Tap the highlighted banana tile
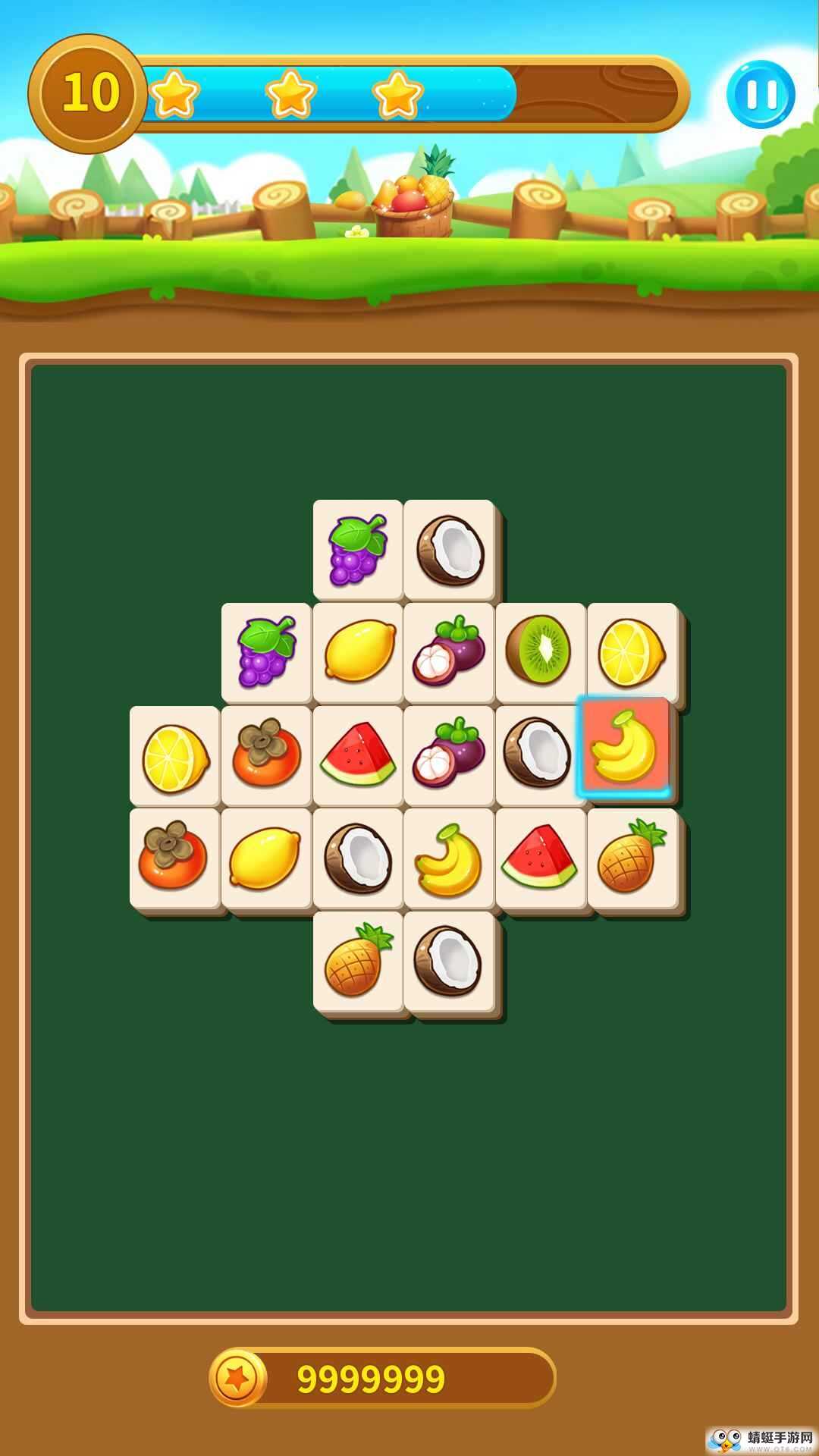Image resolution: width=819 pixels, height=1456 pixels. point(623,748)
